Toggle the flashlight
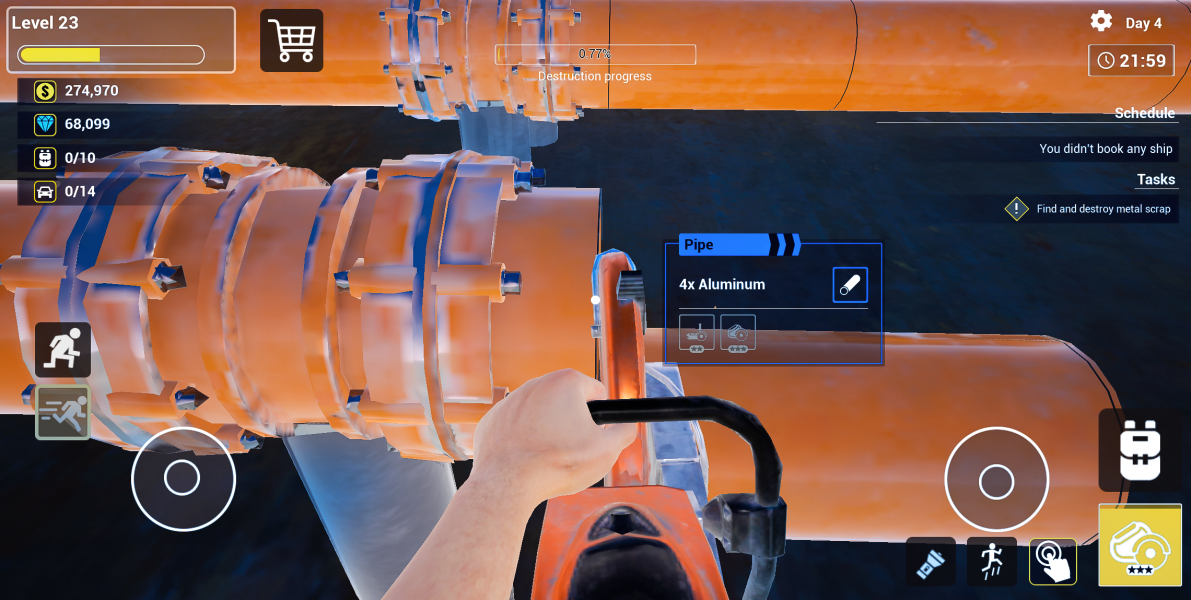Viewport: 1191px width, 600px height. (x=931, y=562)
